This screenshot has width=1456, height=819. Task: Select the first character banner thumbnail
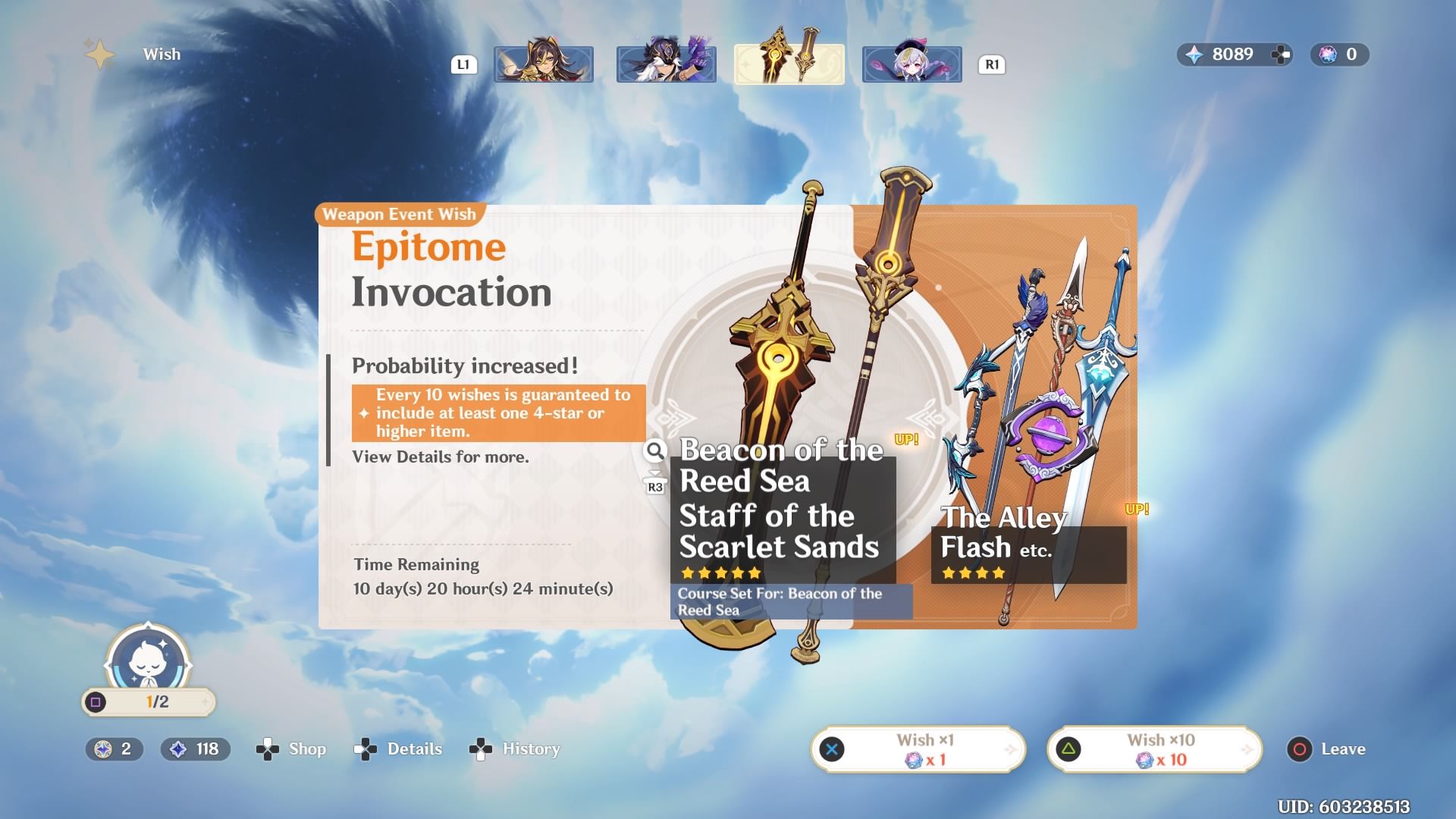pos(544,64)
